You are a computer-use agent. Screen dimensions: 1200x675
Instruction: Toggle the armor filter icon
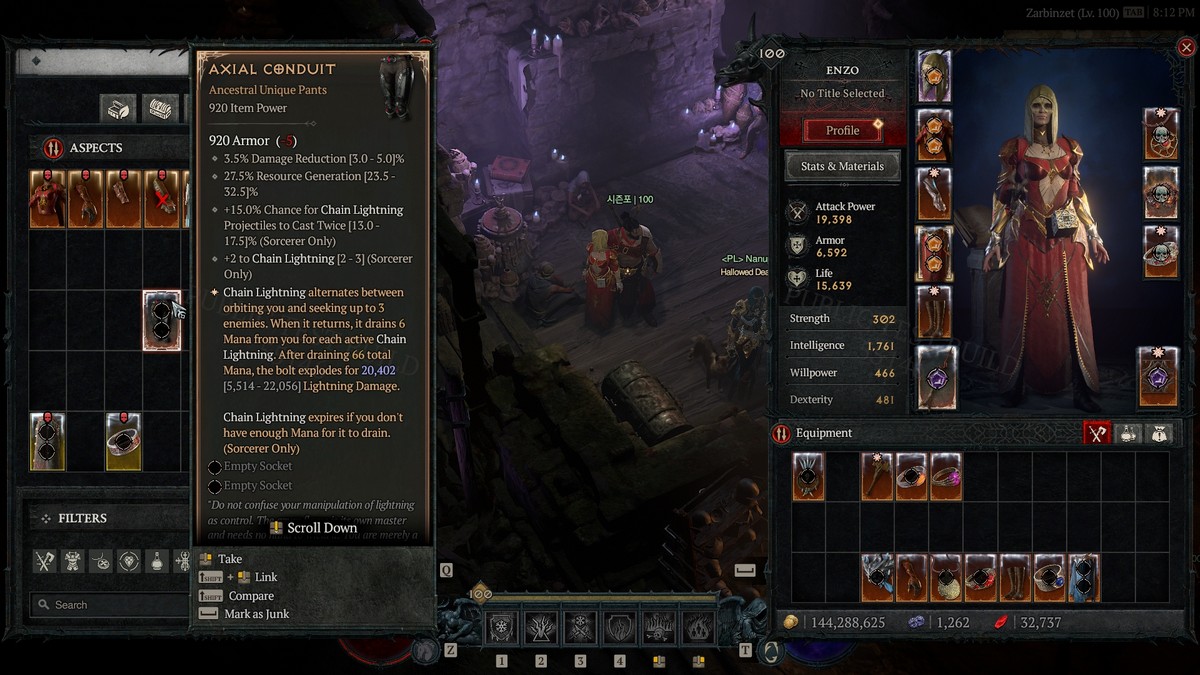(x=73, y=561)
